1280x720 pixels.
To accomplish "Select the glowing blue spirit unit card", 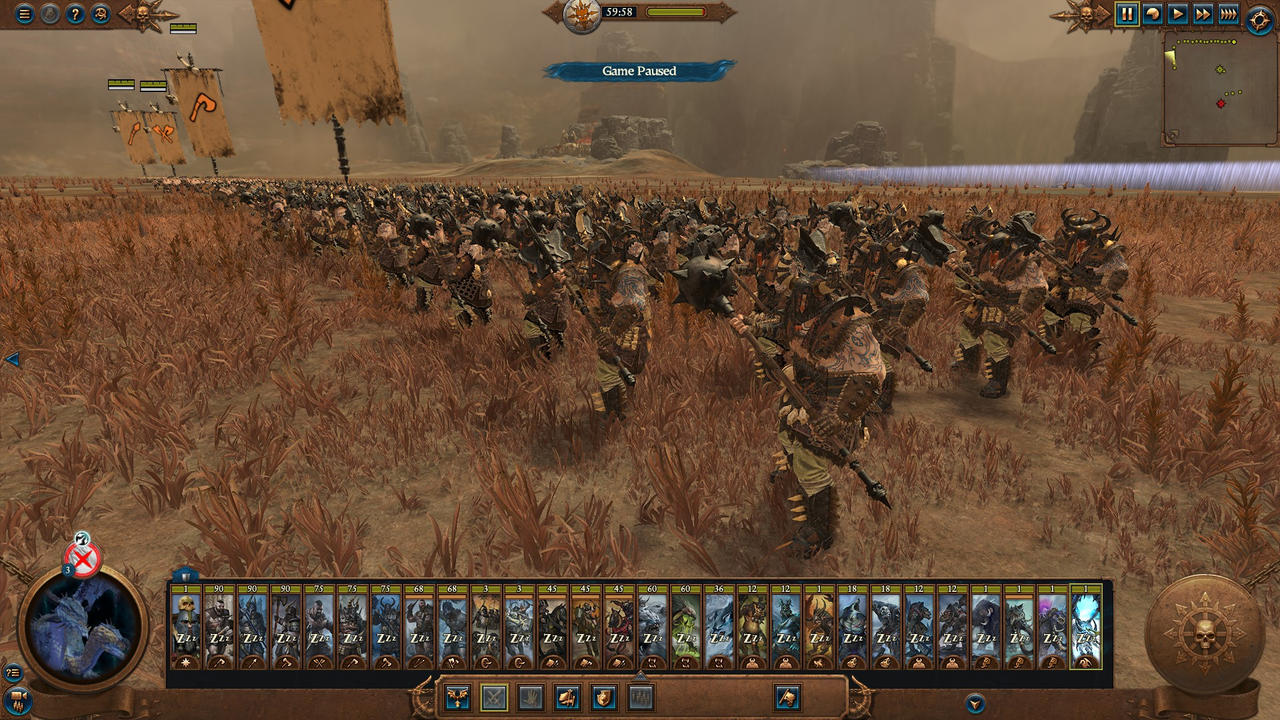I will click(1086, 628).
